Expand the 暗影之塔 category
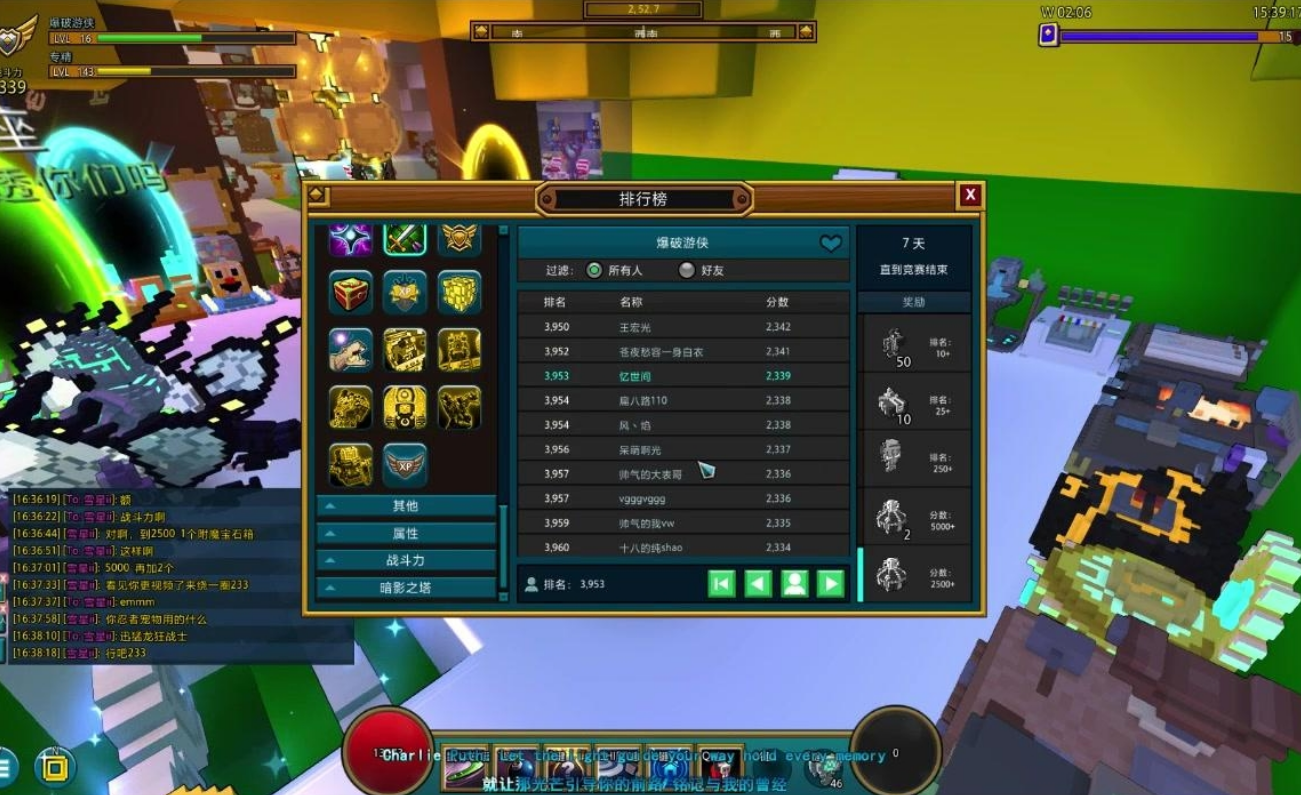 406,587
